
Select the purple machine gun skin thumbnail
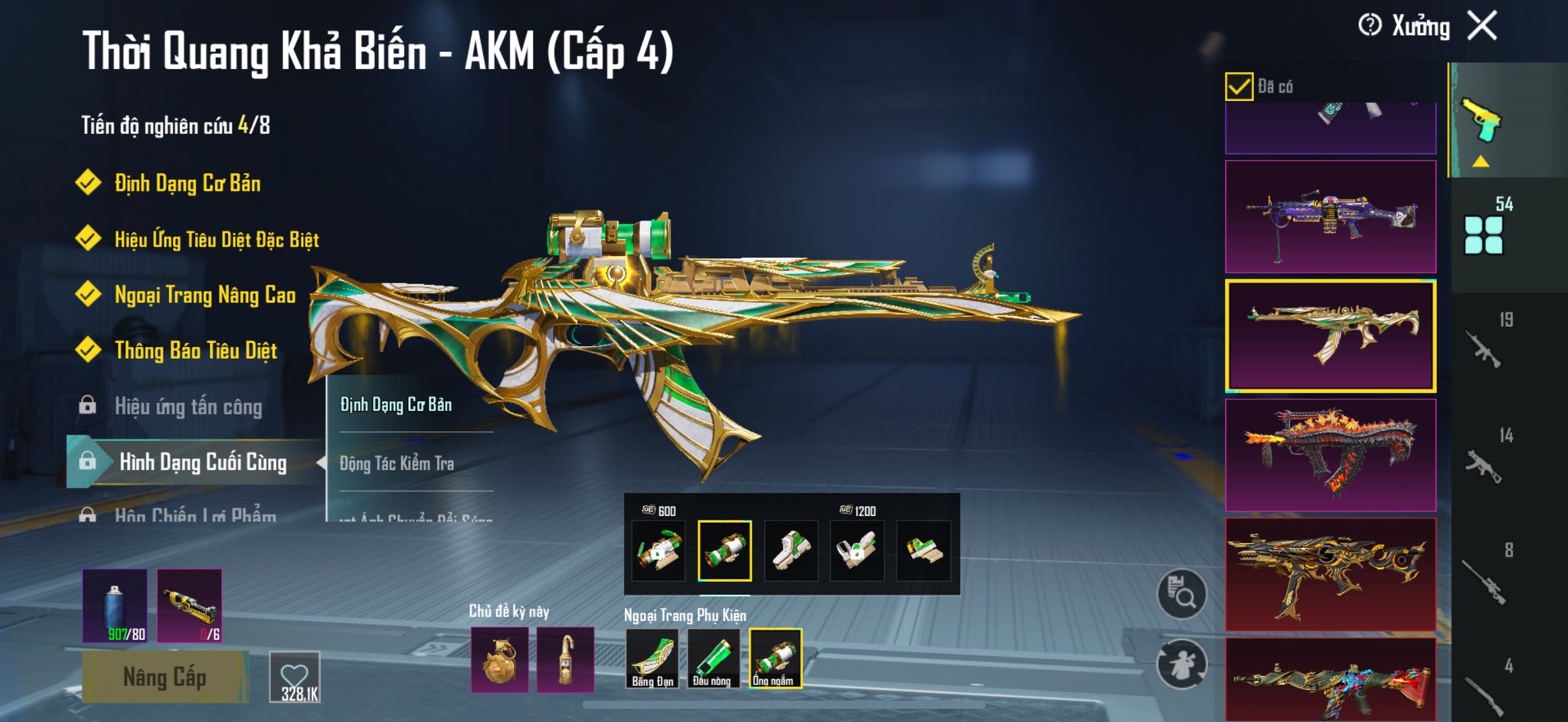pyautogui.click(x=1331, y=217)
